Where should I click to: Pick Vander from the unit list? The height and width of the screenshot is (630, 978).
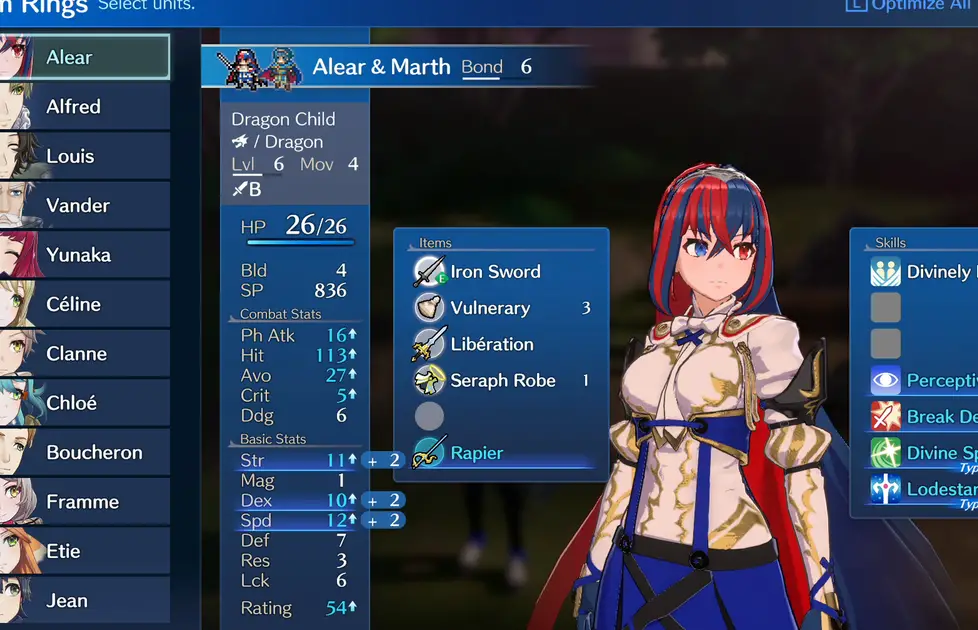[x=85, y=205]
